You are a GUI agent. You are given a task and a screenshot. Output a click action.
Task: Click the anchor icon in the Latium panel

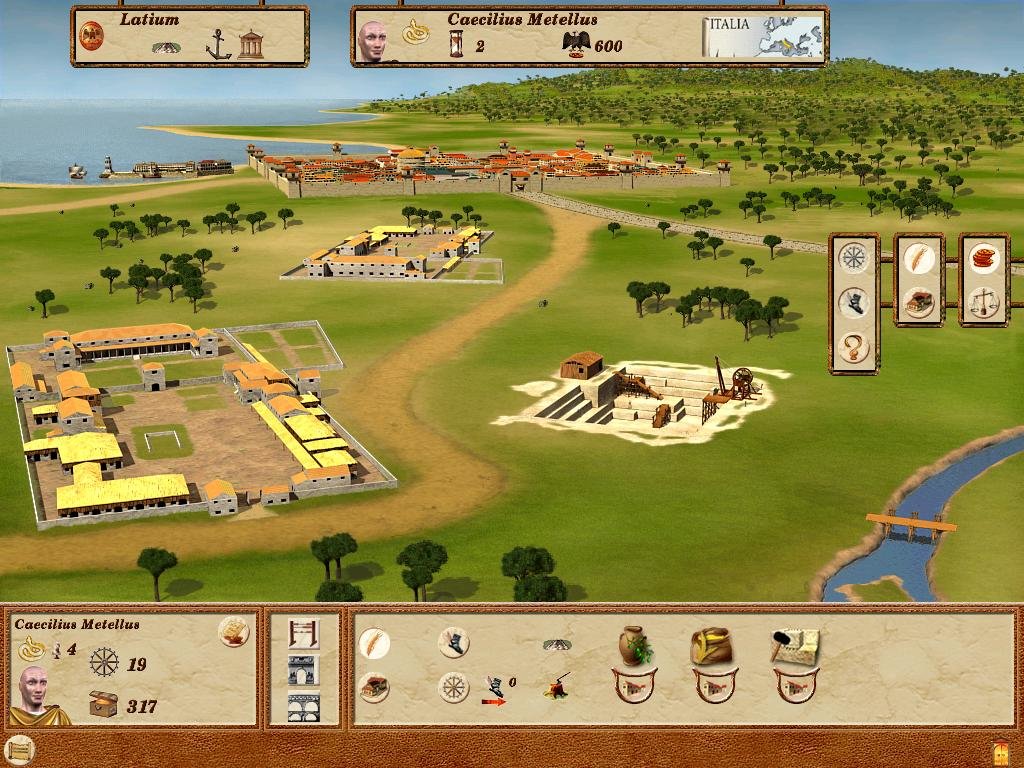point(218,44)
